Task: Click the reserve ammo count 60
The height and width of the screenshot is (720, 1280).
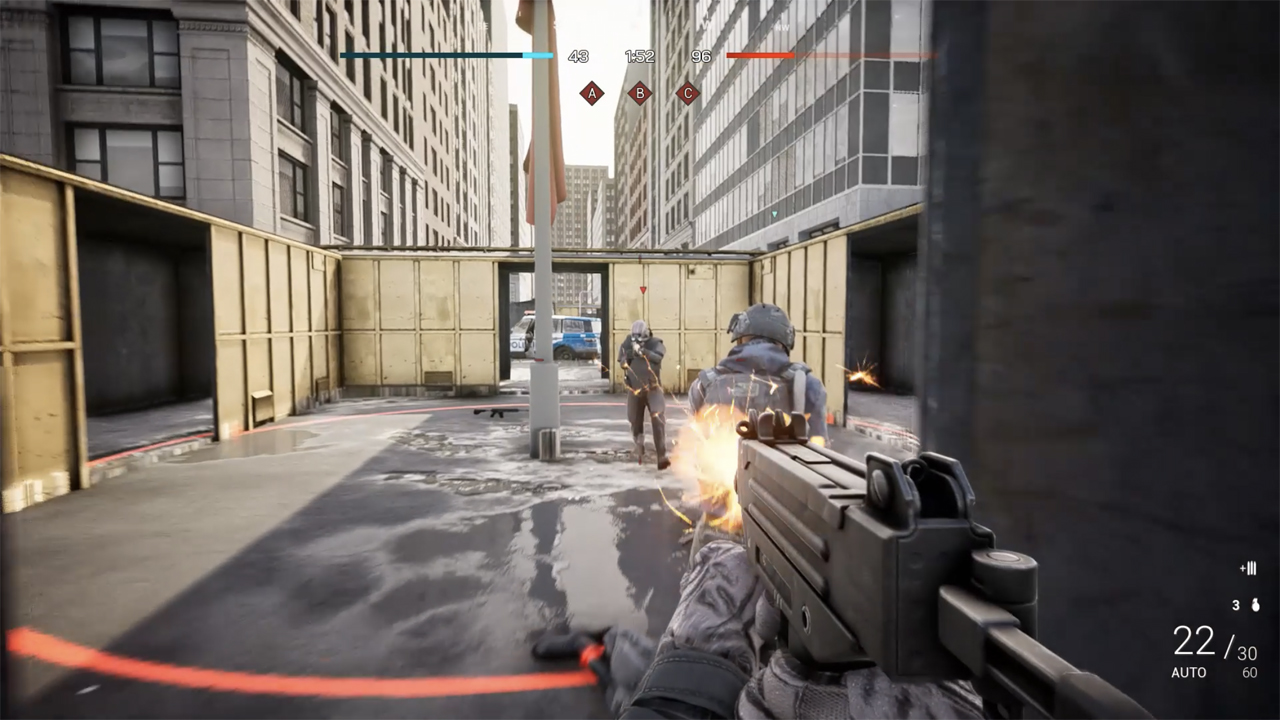Action: click(x=1249, y=672)
